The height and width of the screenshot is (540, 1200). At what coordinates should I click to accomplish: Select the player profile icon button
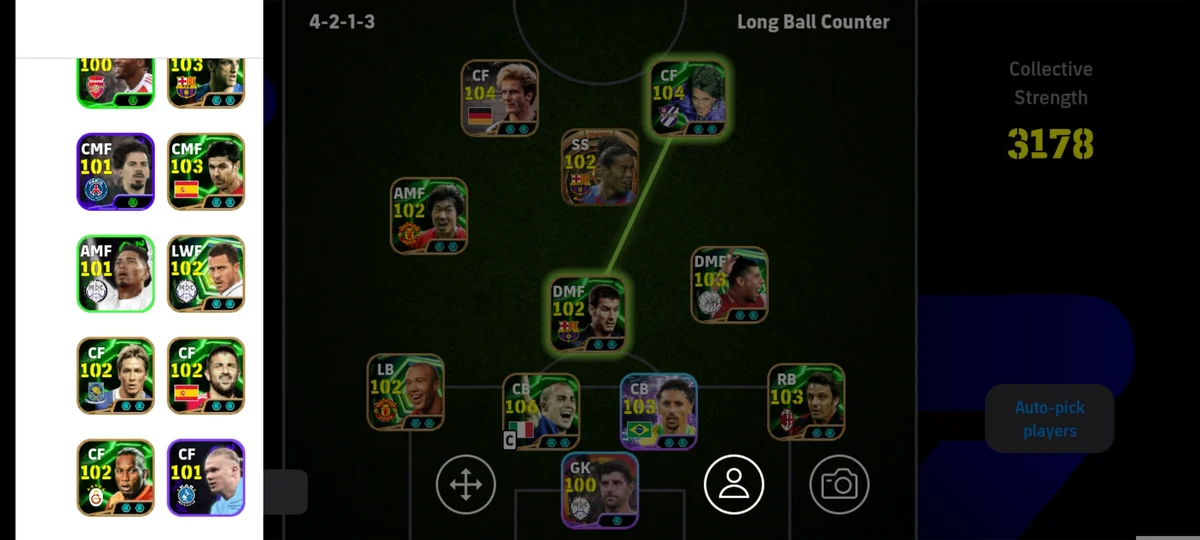click(734, 485)
